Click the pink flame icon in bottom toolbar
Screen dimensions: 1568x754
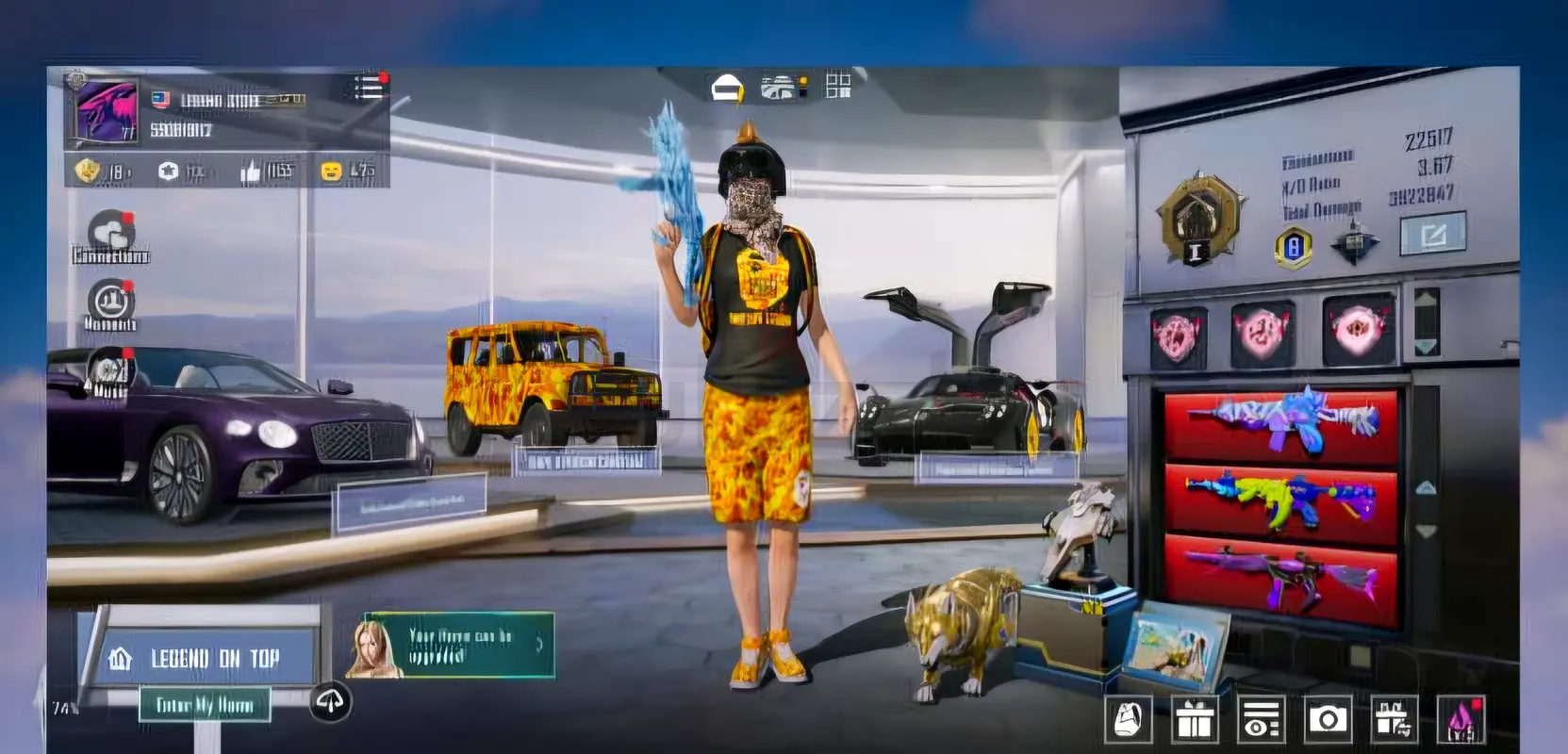tap(1461, 720)
